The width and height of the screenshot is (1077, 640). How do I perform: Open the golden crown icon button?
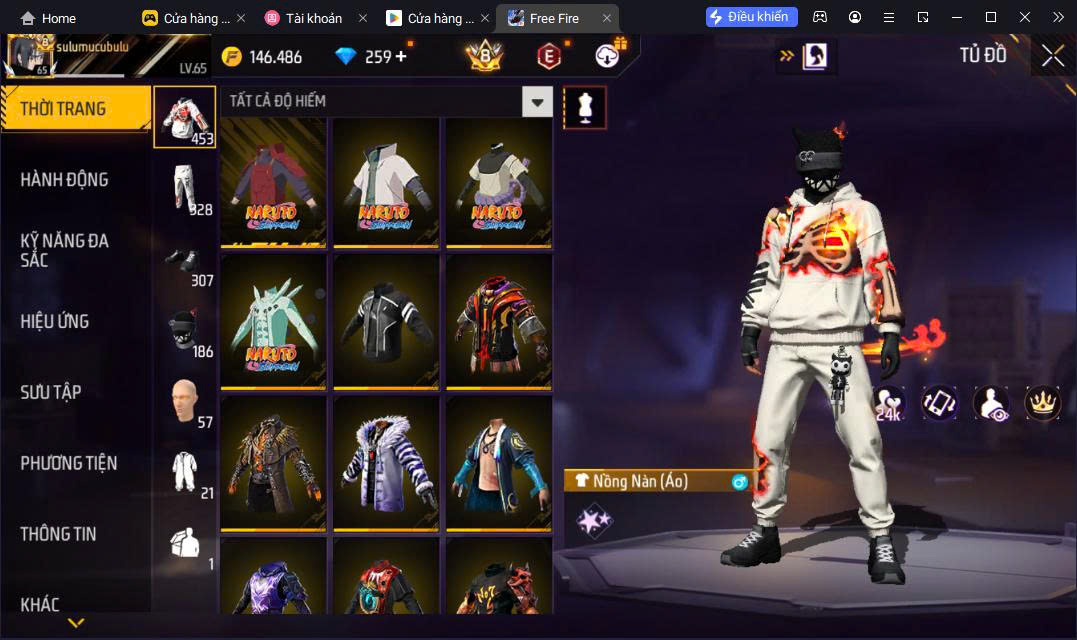[1043, 402]
